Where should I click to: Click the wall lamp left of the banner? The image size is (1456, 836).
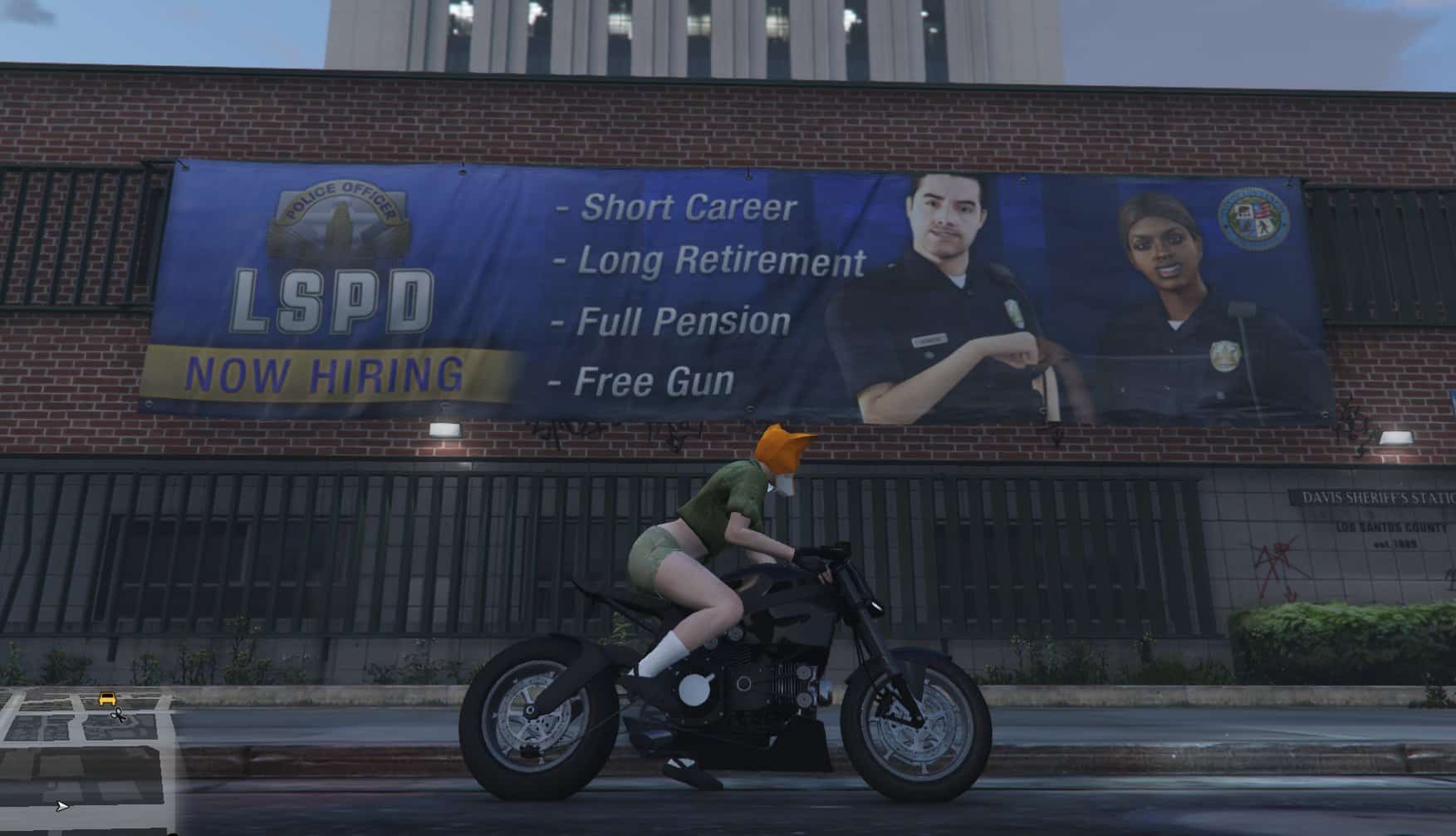pos(444,430)
